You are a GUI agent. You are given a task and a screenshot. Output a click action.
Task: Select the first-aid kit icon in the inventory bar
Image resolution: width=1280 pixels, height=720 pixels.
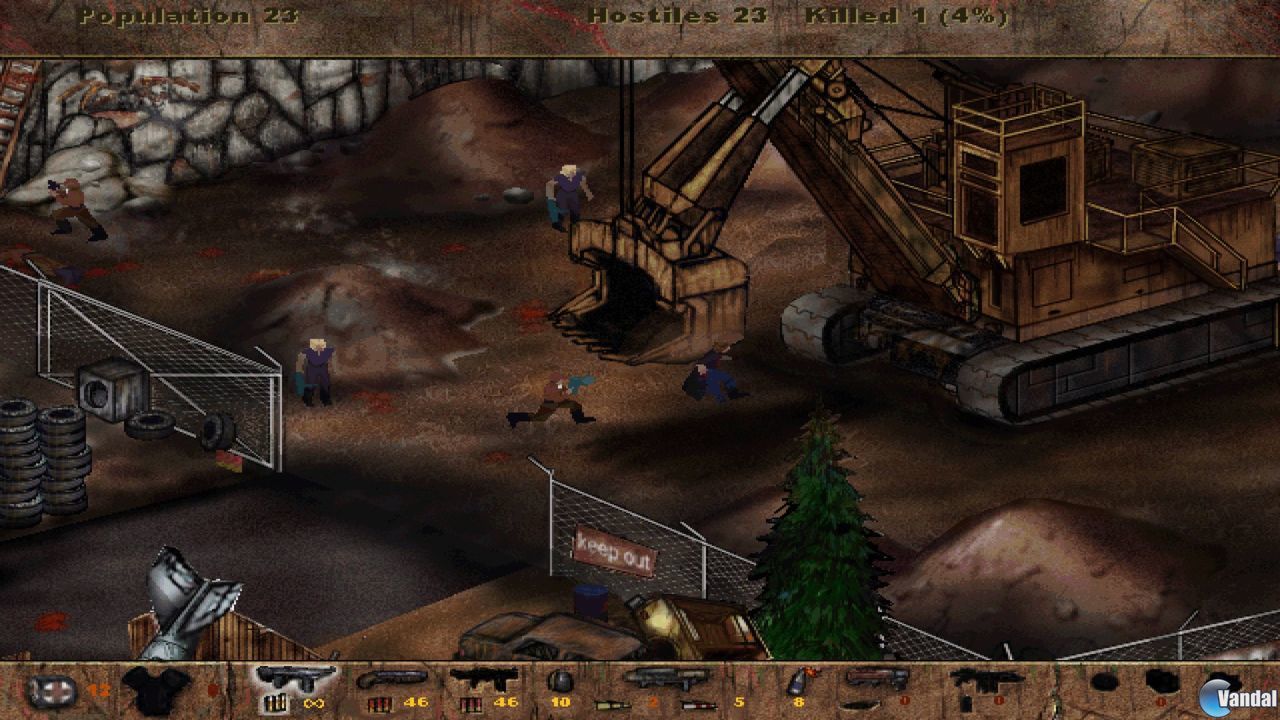pyautogui.click(x=52, y=688)
